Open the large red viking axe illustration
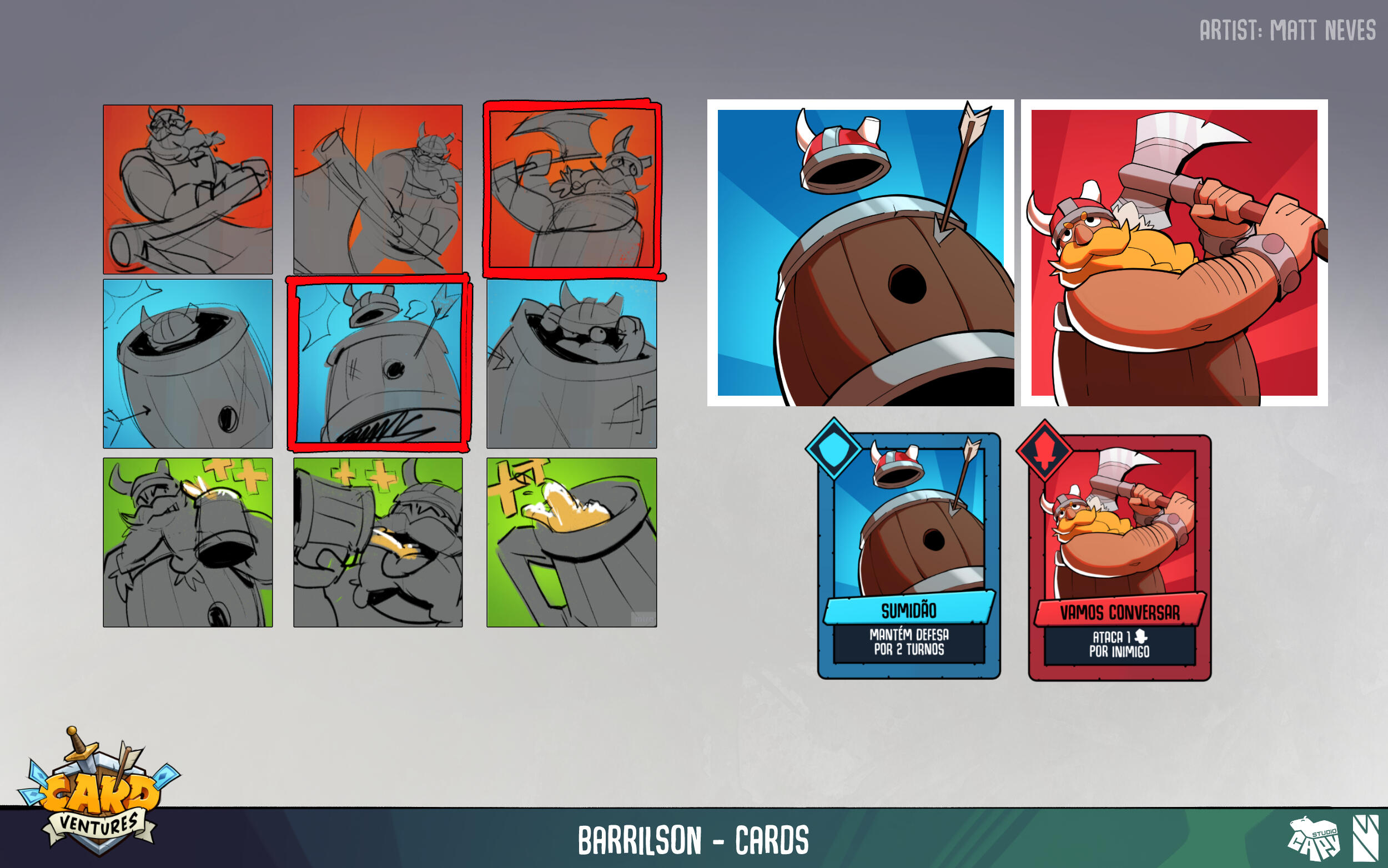This screenshot has height=868, width=1388. click(1174, 253)
